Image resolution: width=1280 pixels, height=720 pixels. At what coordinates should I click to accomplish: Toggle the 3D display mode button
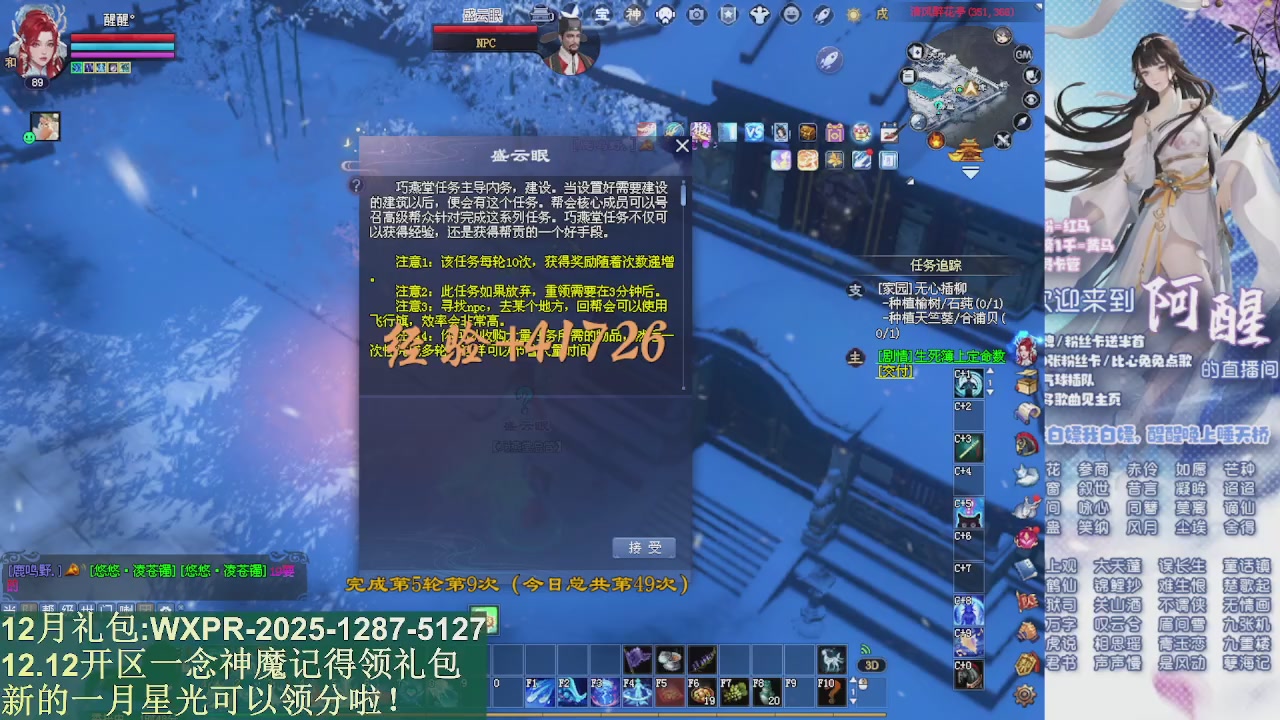(x=872, y=664)
